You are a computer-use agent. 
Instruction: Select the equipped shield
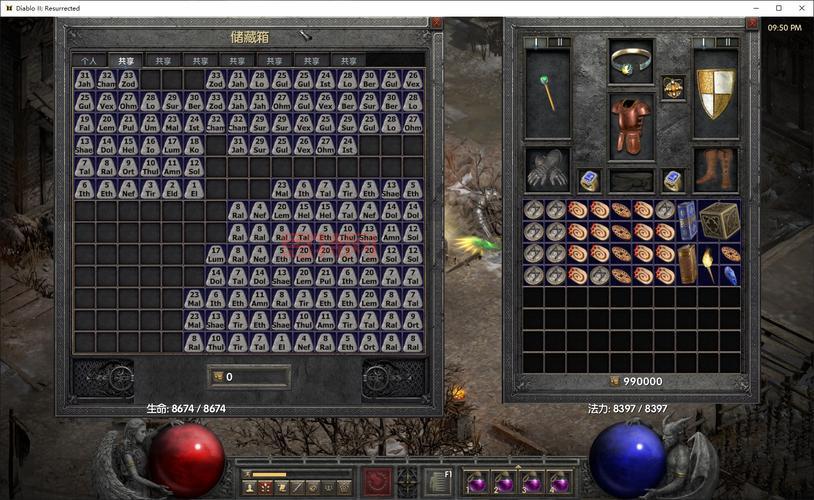pos(716,93)
